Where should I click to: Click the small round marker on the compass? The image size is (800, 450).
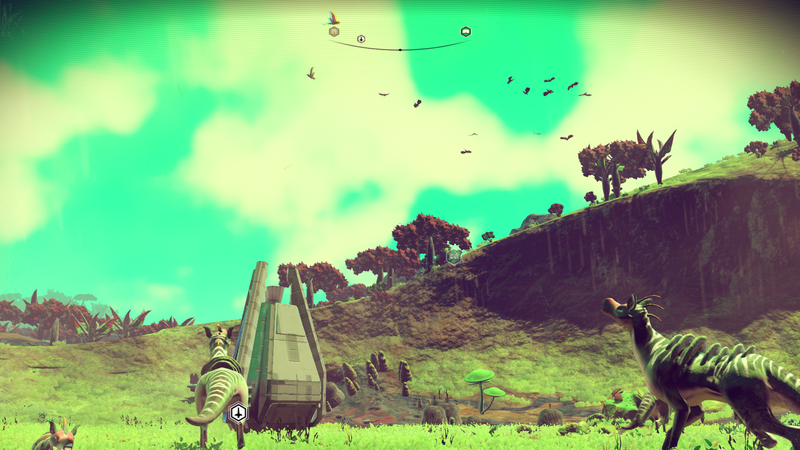[361, 40]
